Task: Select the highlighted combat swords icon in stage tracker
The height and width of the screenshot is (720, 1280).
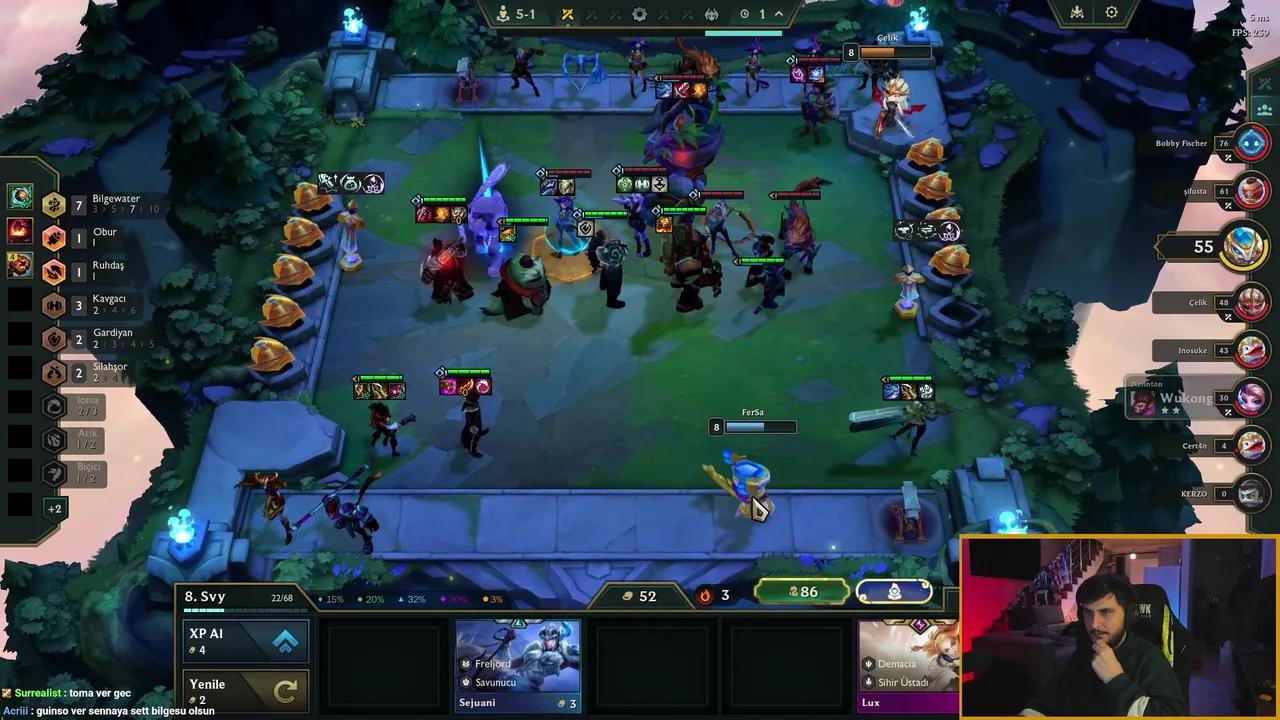Action: tap(568, 14)
